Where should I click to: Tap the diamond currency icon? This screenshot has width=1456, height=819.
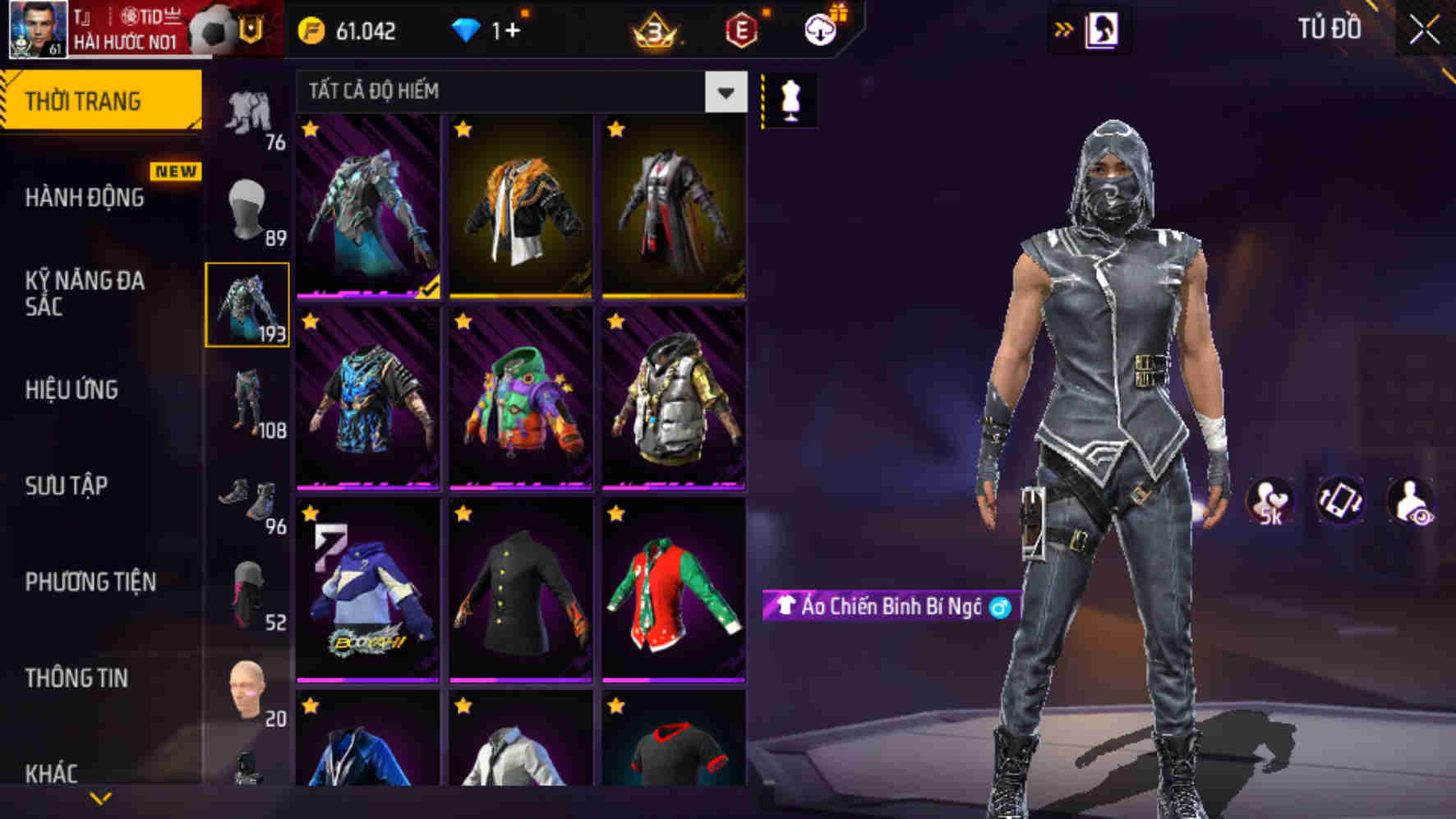468,32
